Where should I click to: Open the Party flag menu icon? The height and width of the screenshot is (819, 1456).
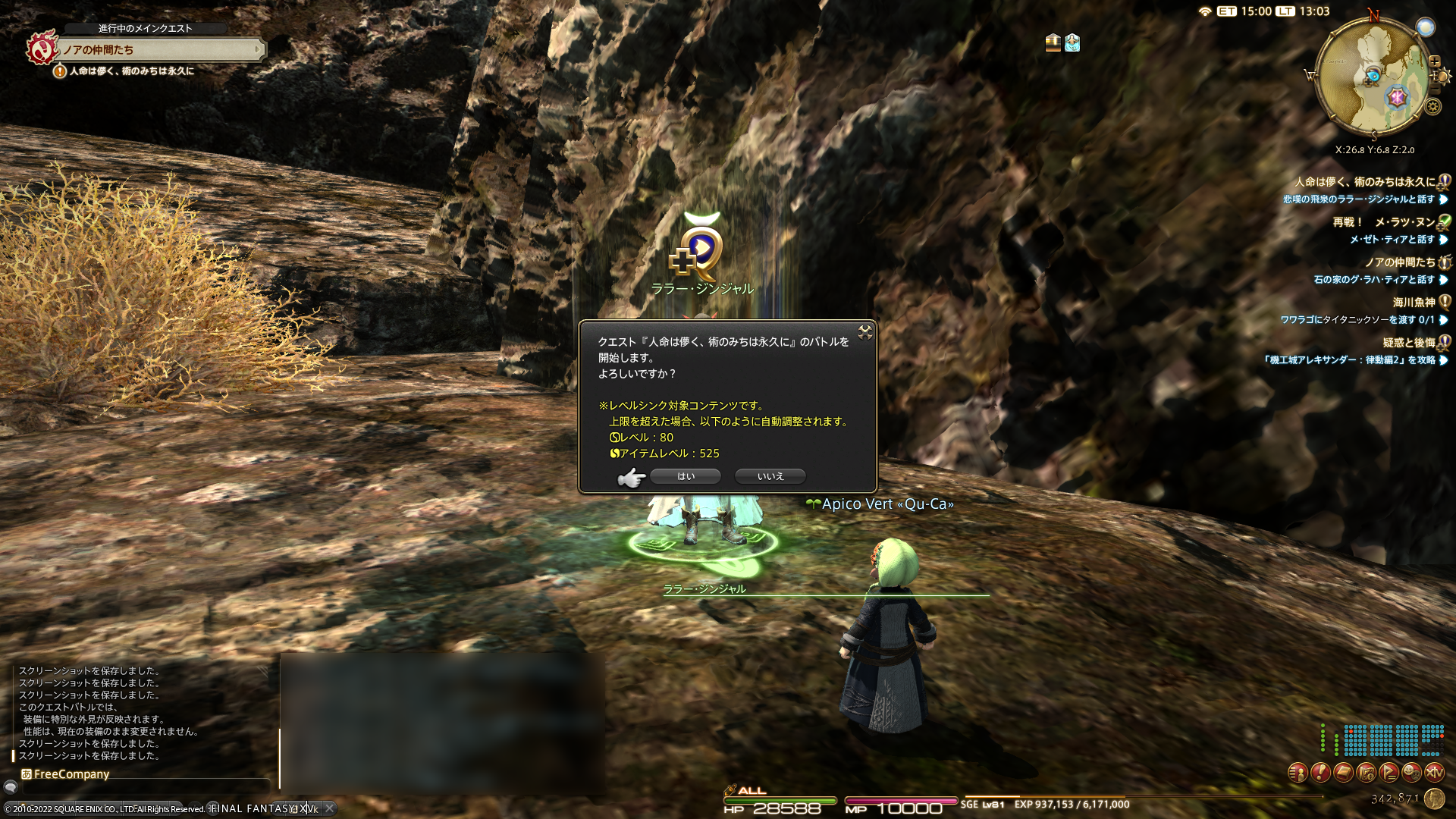(x=1389, y=773)
